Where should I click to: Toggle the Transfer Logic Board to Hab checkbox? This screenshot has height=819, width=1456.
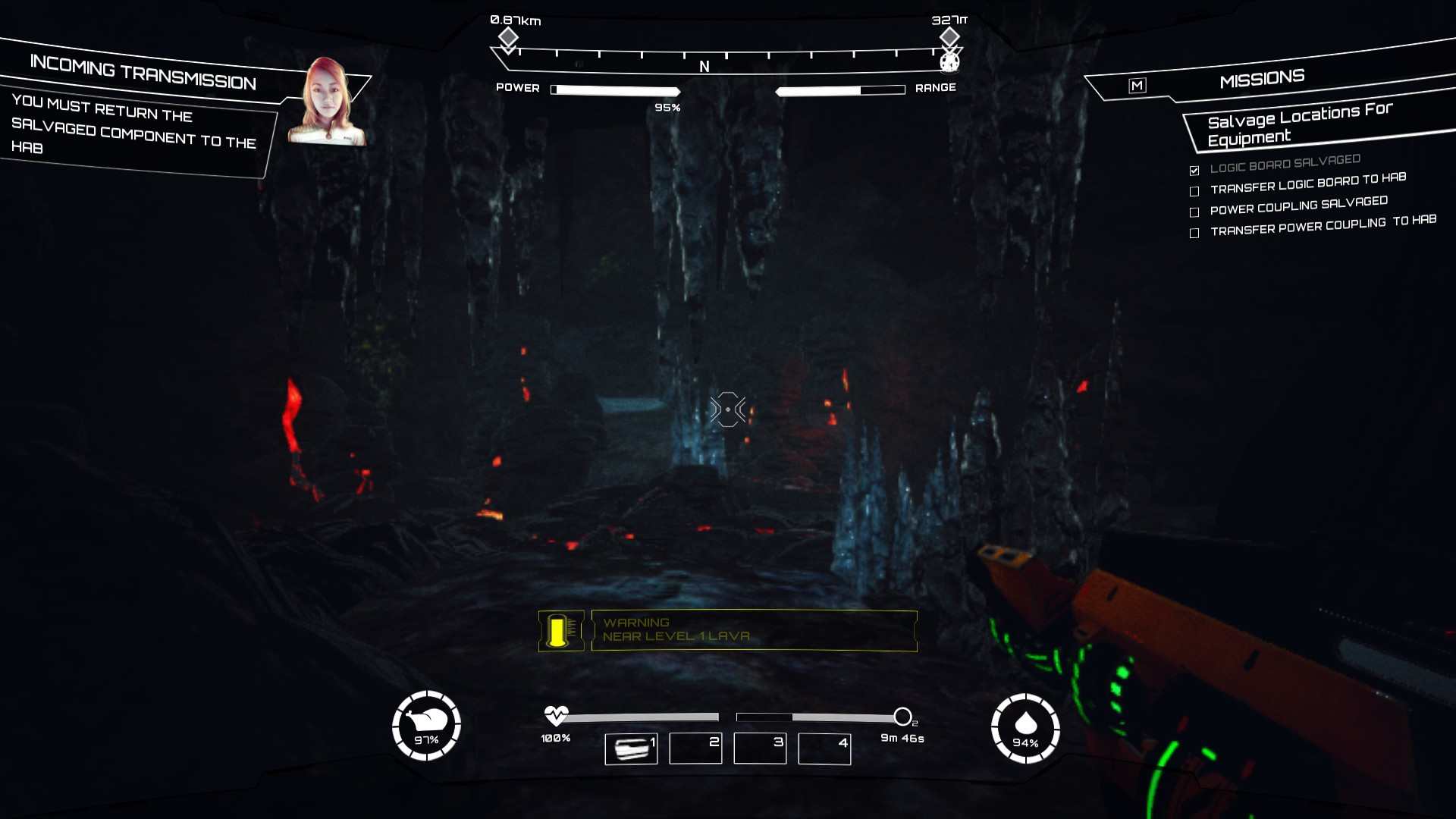(1194, 191)
